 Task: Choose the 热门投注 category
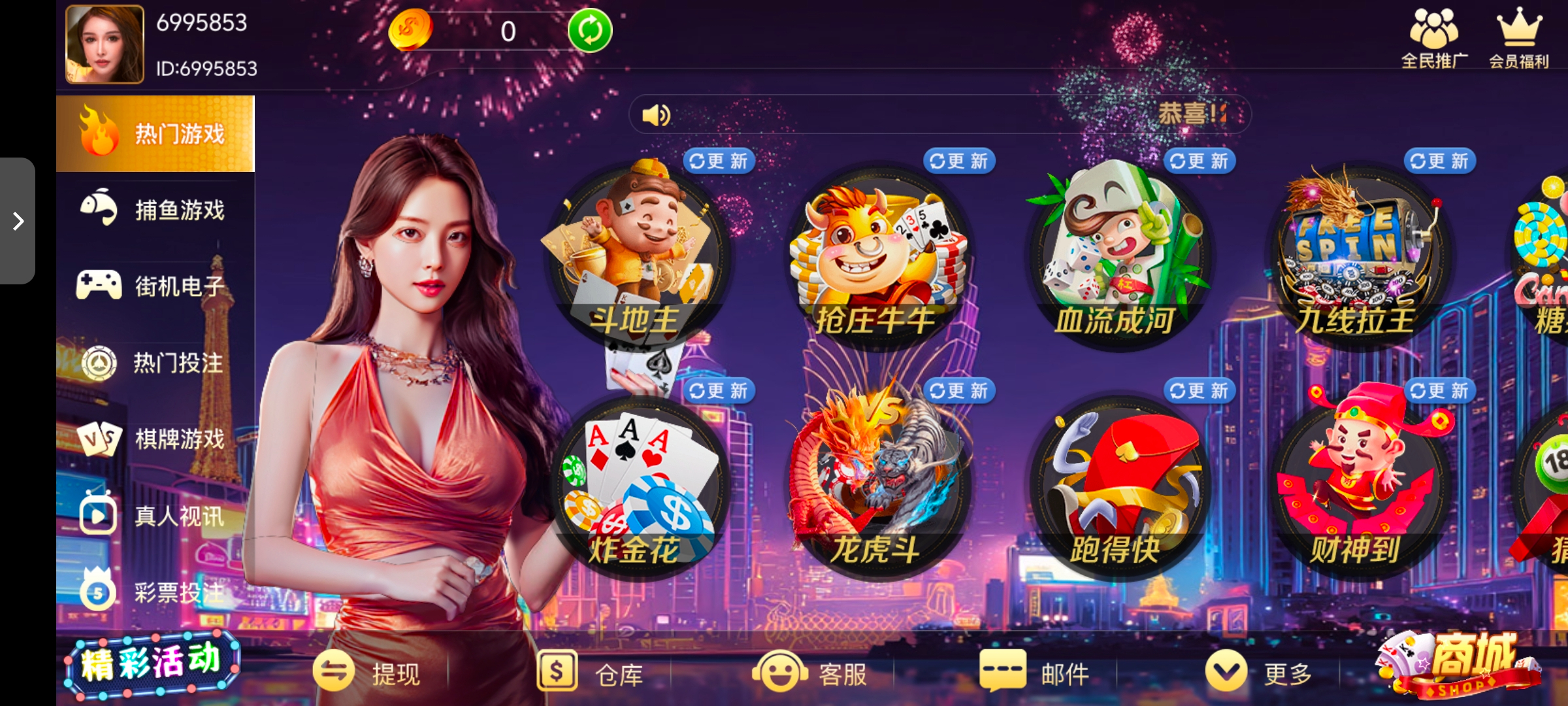click(155, 362)
